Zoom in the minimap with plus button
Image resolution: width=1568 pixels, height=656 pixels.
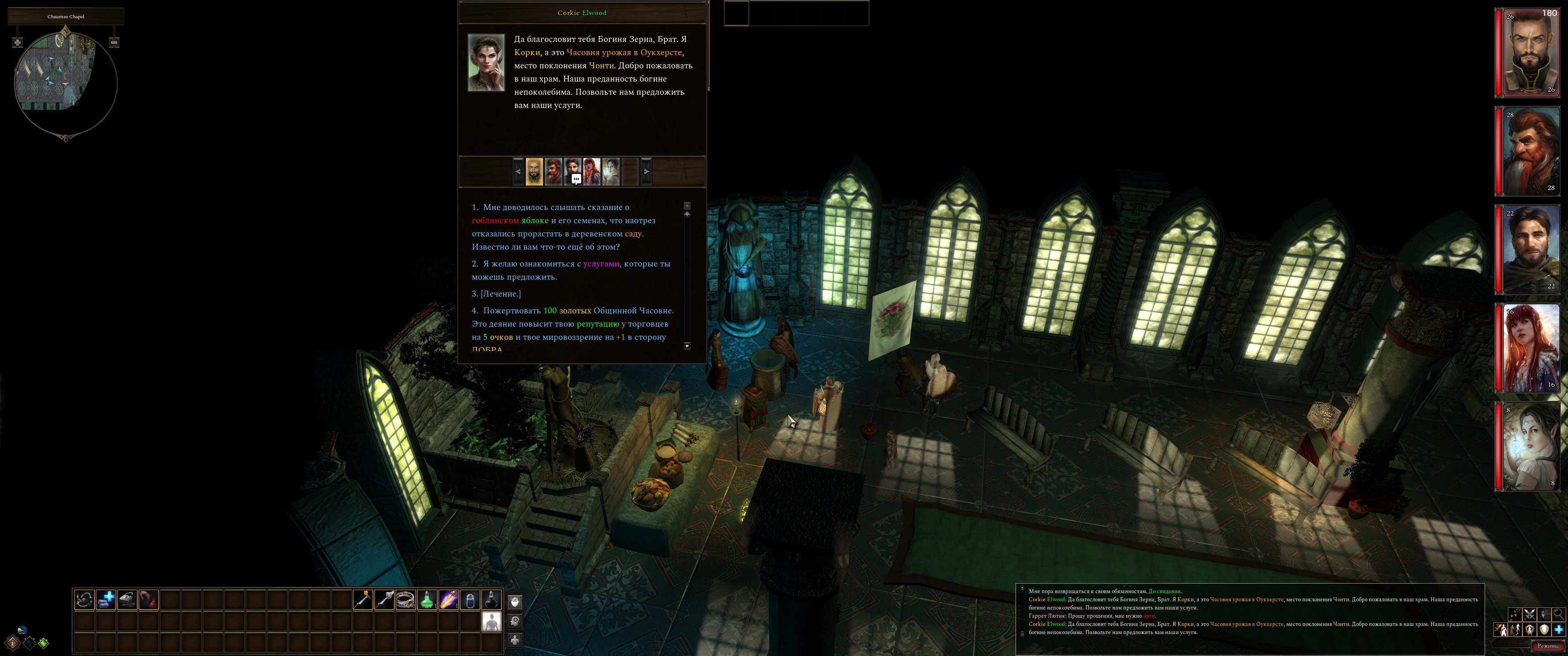pos(18,43)
